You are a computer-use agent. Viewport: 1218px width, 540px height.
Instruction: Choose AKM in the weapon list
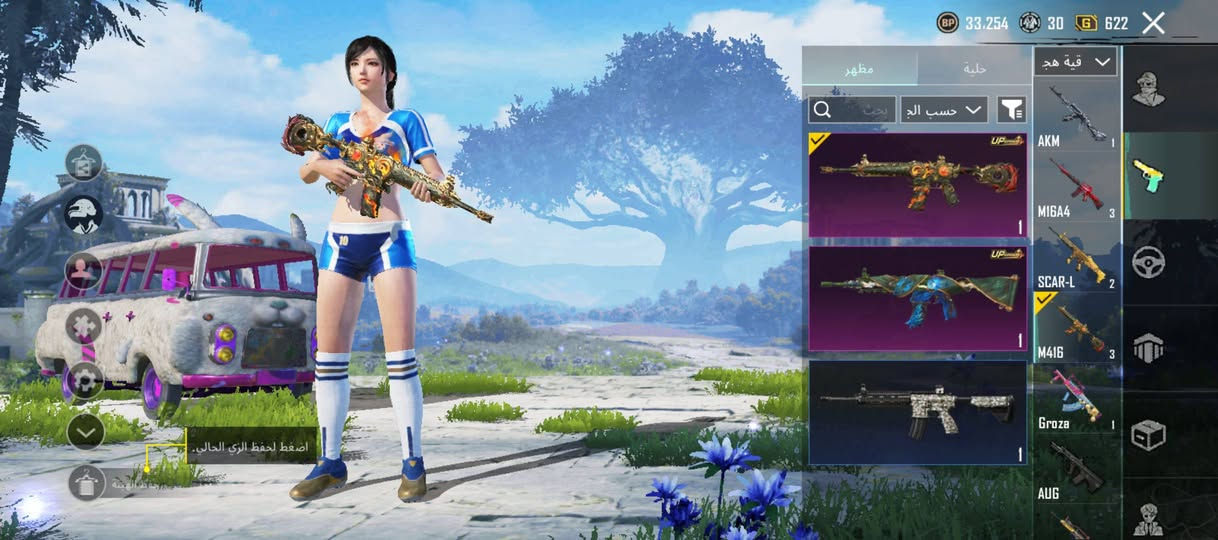coord(1076,116)
